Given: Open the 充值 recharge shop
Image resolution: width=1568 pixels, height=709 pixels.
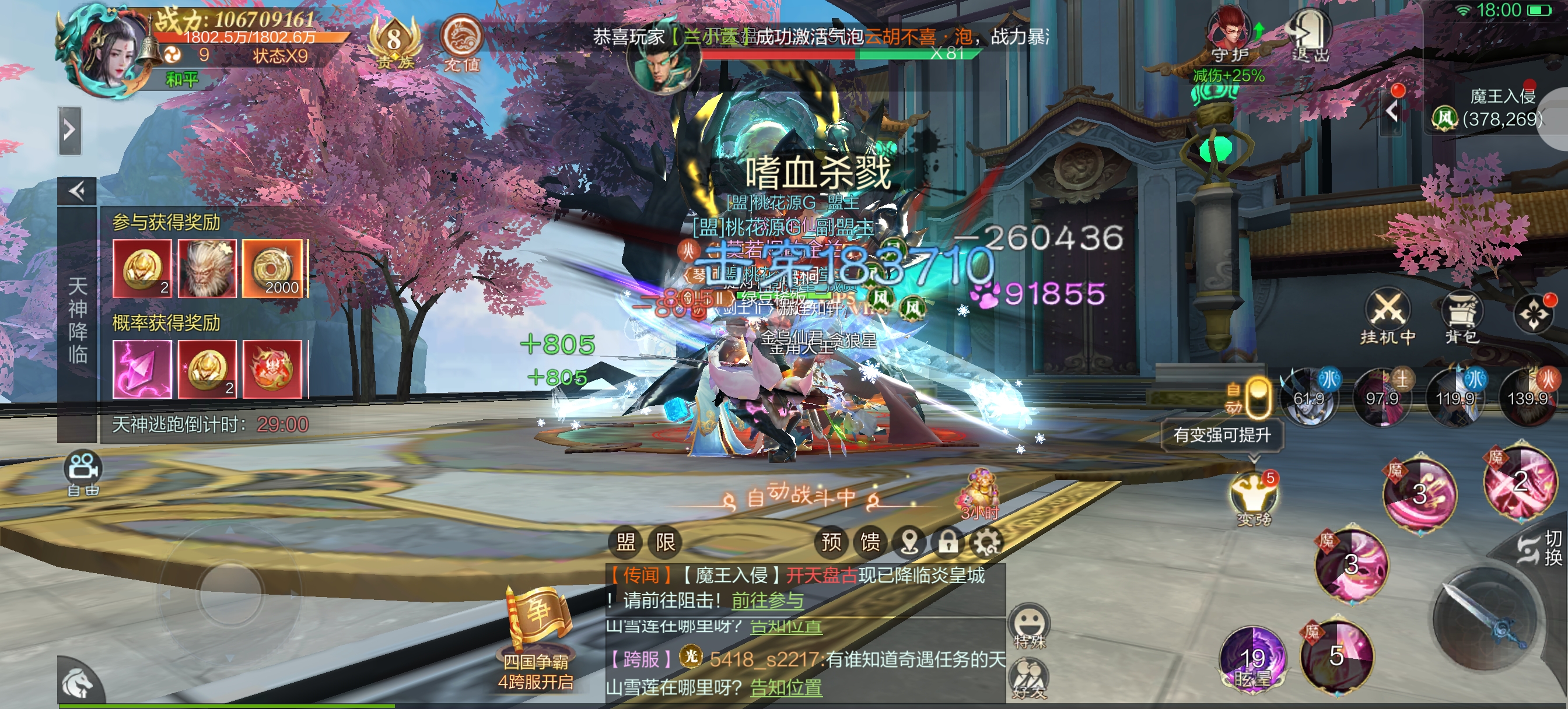Looking at the screenshot, I should pyautogui.click(x=461, y=41).
